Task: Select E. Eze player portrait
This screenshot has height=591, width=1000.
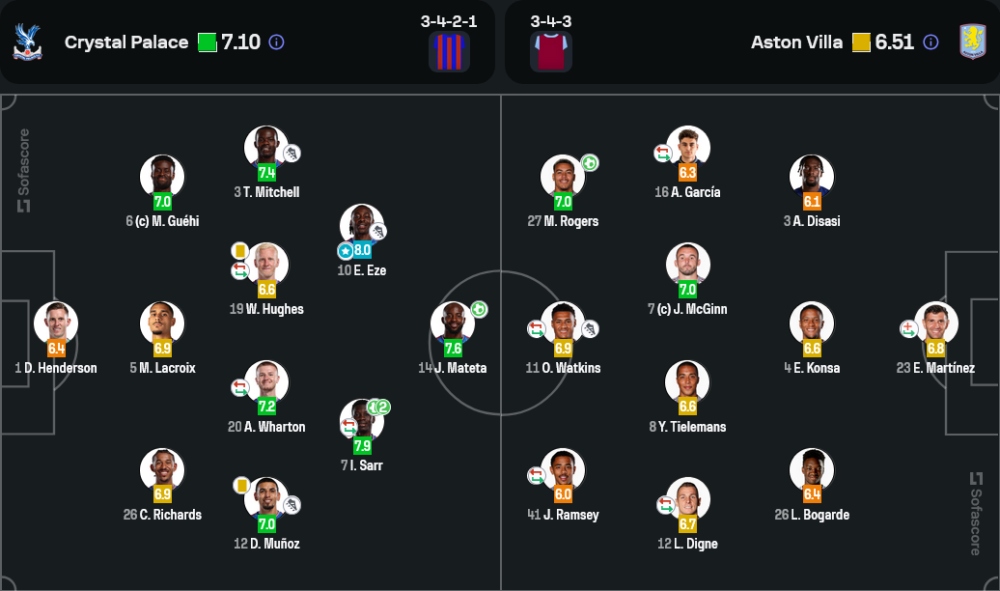Action: click(361, 225)
